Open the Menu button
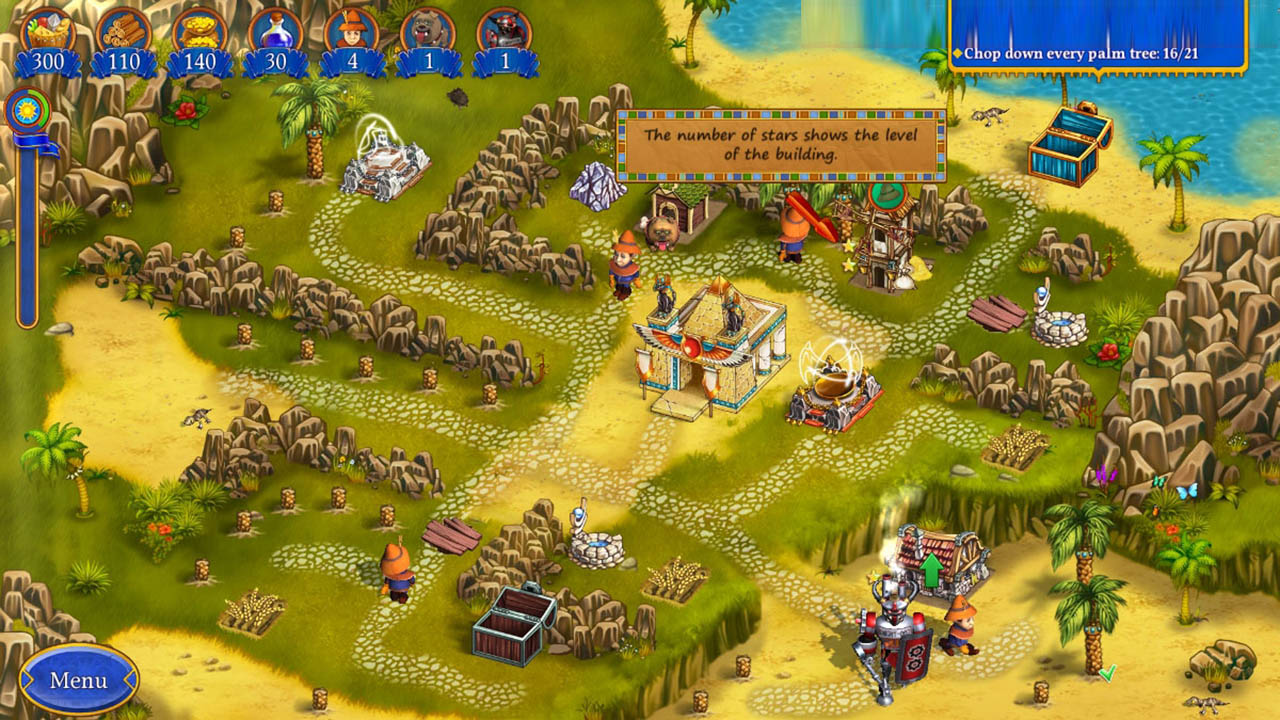The image size is (1280, 720). click(x=78, y=680)
